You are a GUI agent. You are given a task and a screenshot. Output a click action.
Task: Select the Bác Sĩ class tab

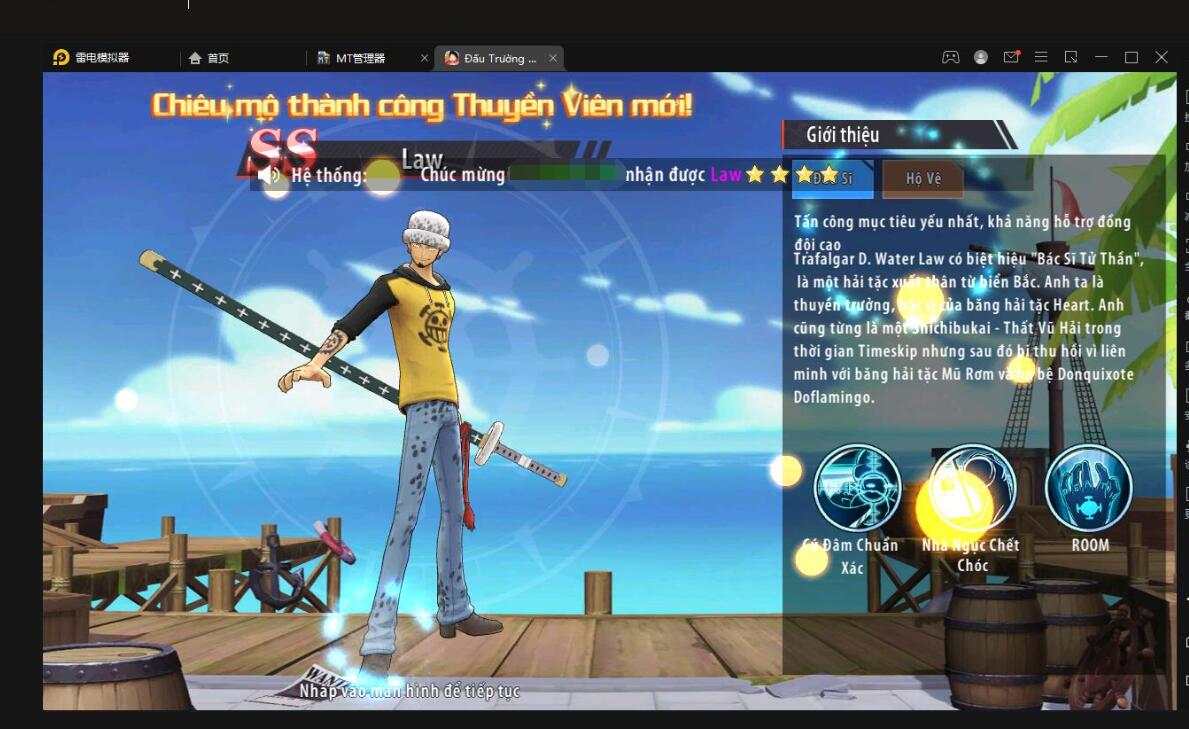pyautogui.click(x=832, y=179)
